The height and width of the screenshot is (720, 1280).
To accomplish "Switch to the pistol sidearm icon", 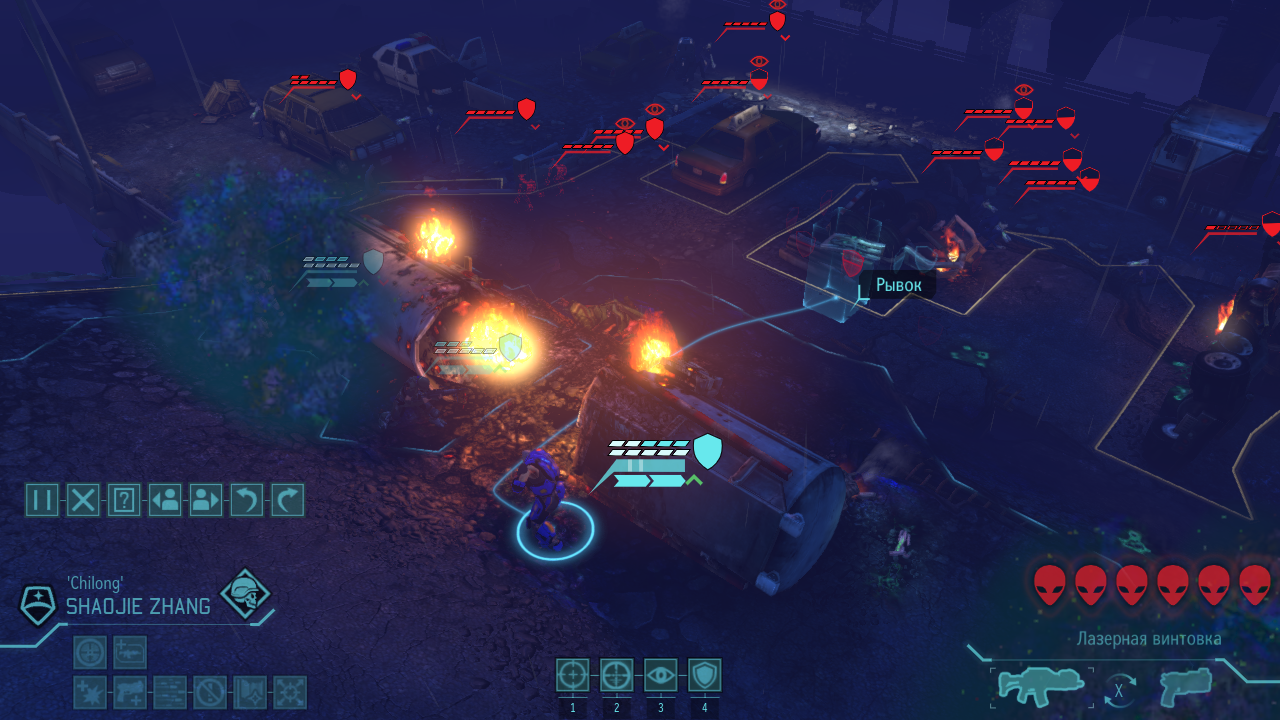I will click(1186, 687).
